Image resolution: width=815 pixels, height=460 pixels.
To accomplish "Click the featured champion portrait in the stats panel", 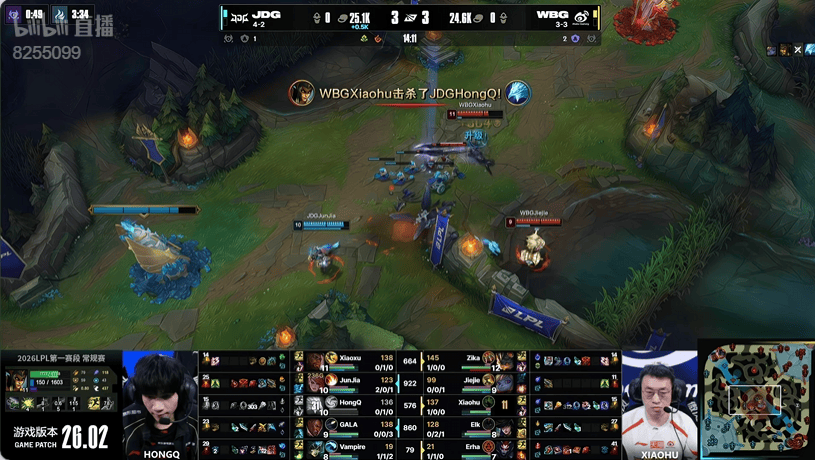I will pyautogui.click(x=17, y=380).
